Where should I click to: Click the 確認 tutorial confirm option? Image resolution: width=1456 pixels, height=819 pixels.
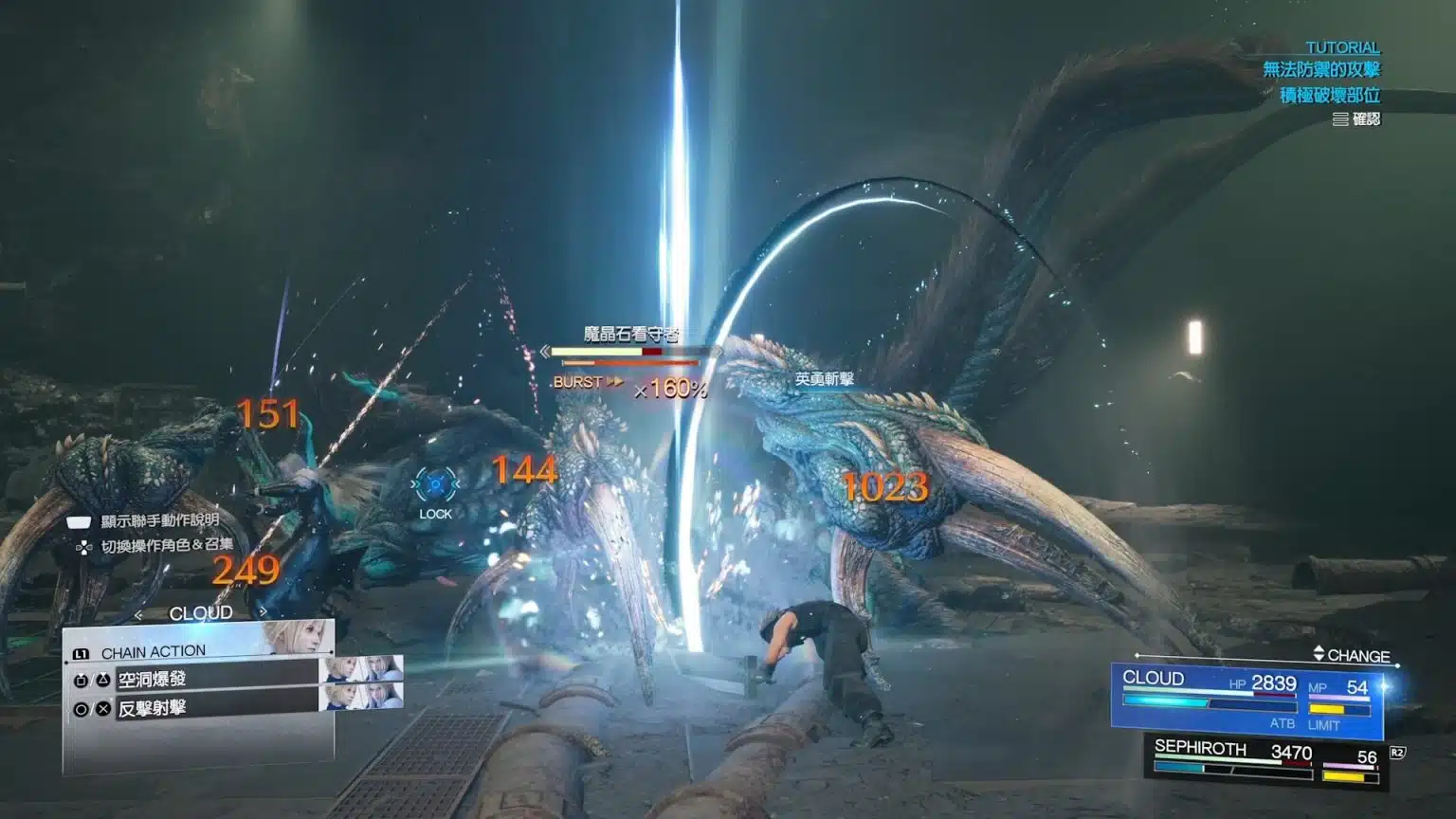[x=1356, y=119]
